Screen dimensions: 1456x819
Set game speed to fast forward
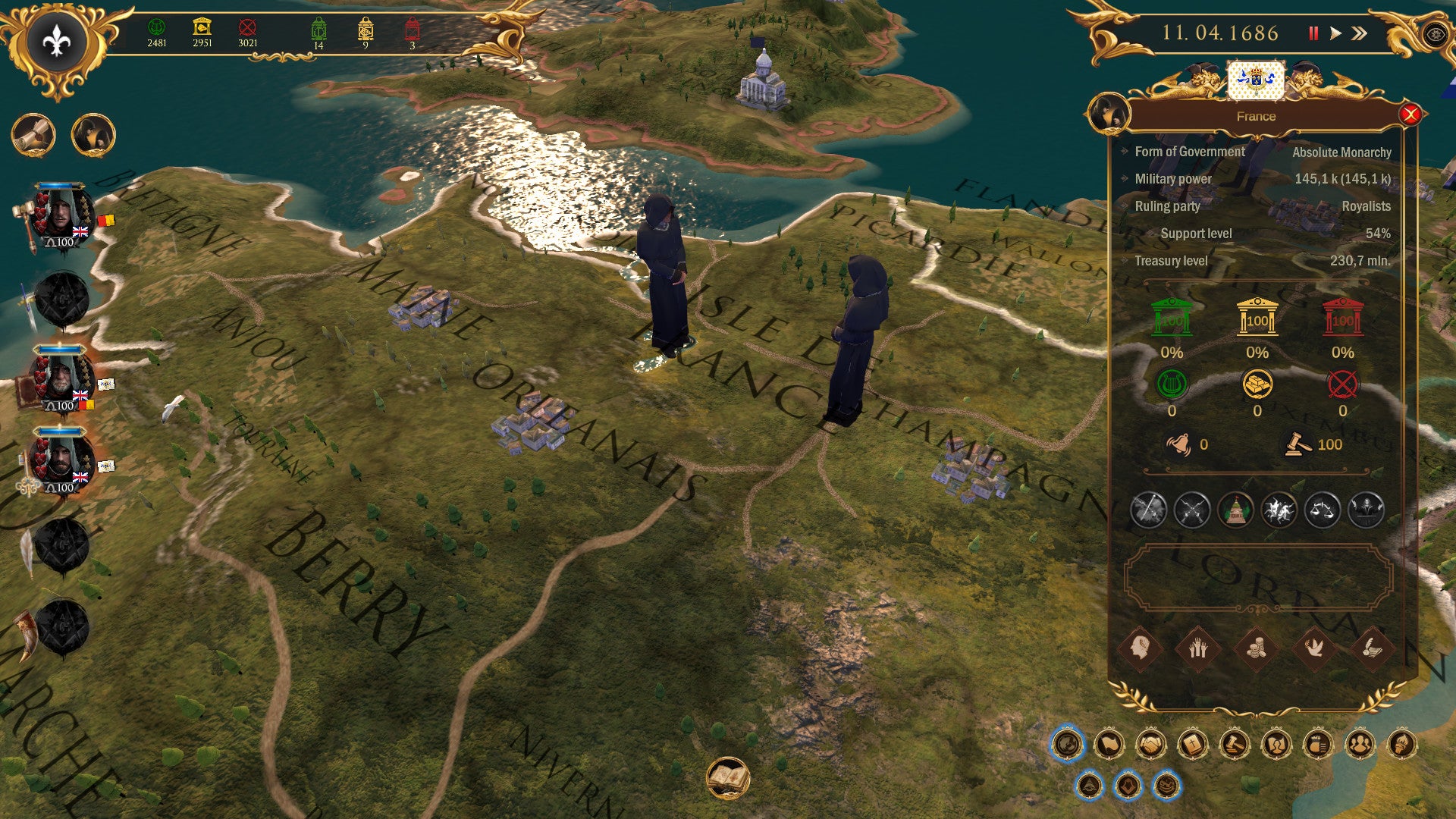click(x=1360, y=33)
